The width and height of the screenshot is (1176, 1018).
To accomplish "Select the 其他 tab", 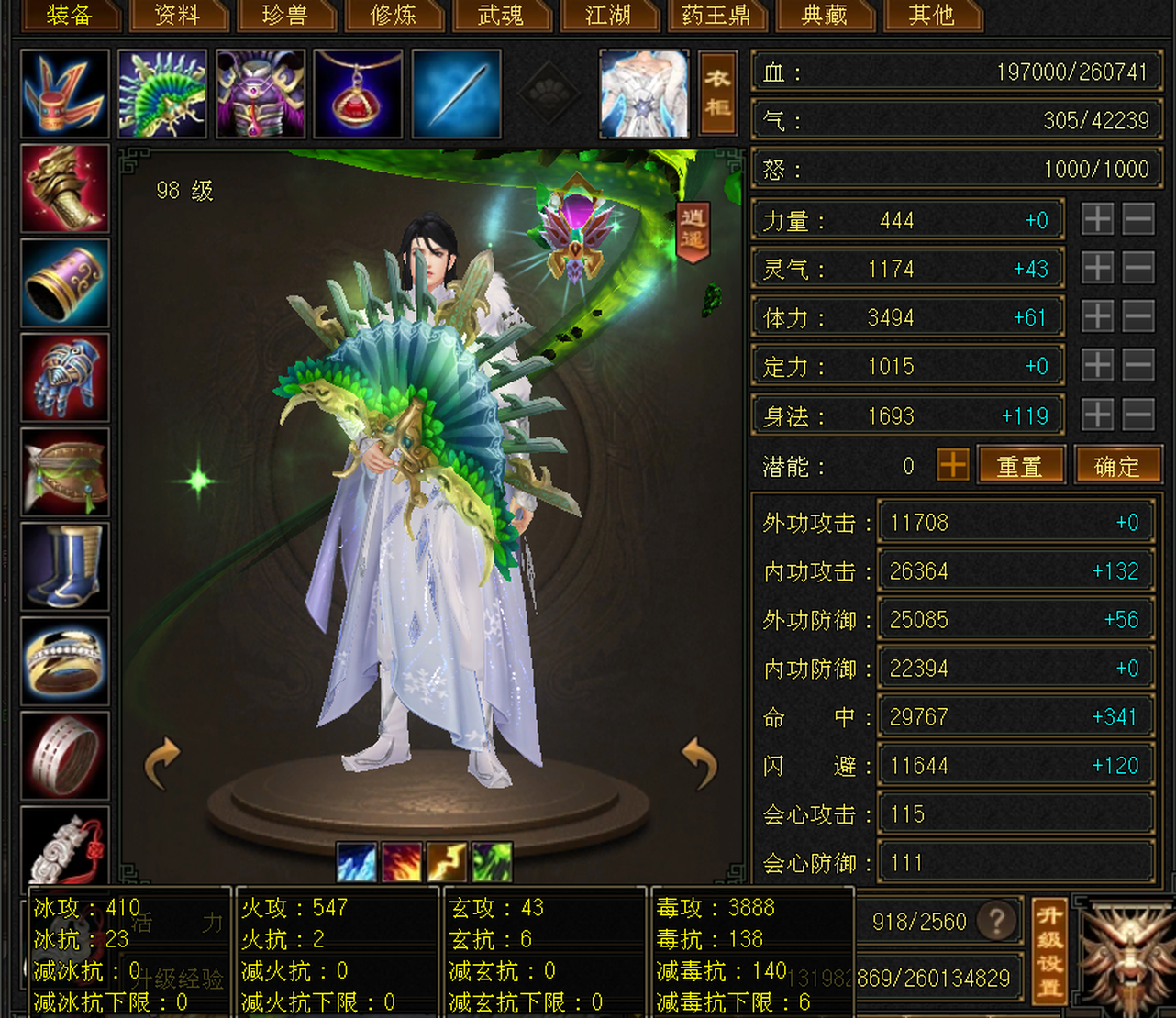I will click(931, 16).
